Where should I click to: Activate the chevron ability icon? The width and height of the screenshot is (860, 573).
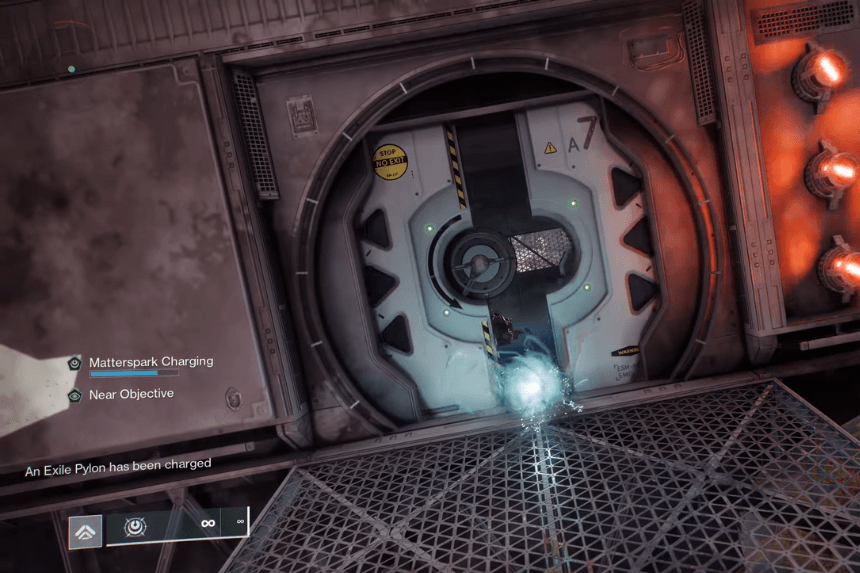point(85,532)
